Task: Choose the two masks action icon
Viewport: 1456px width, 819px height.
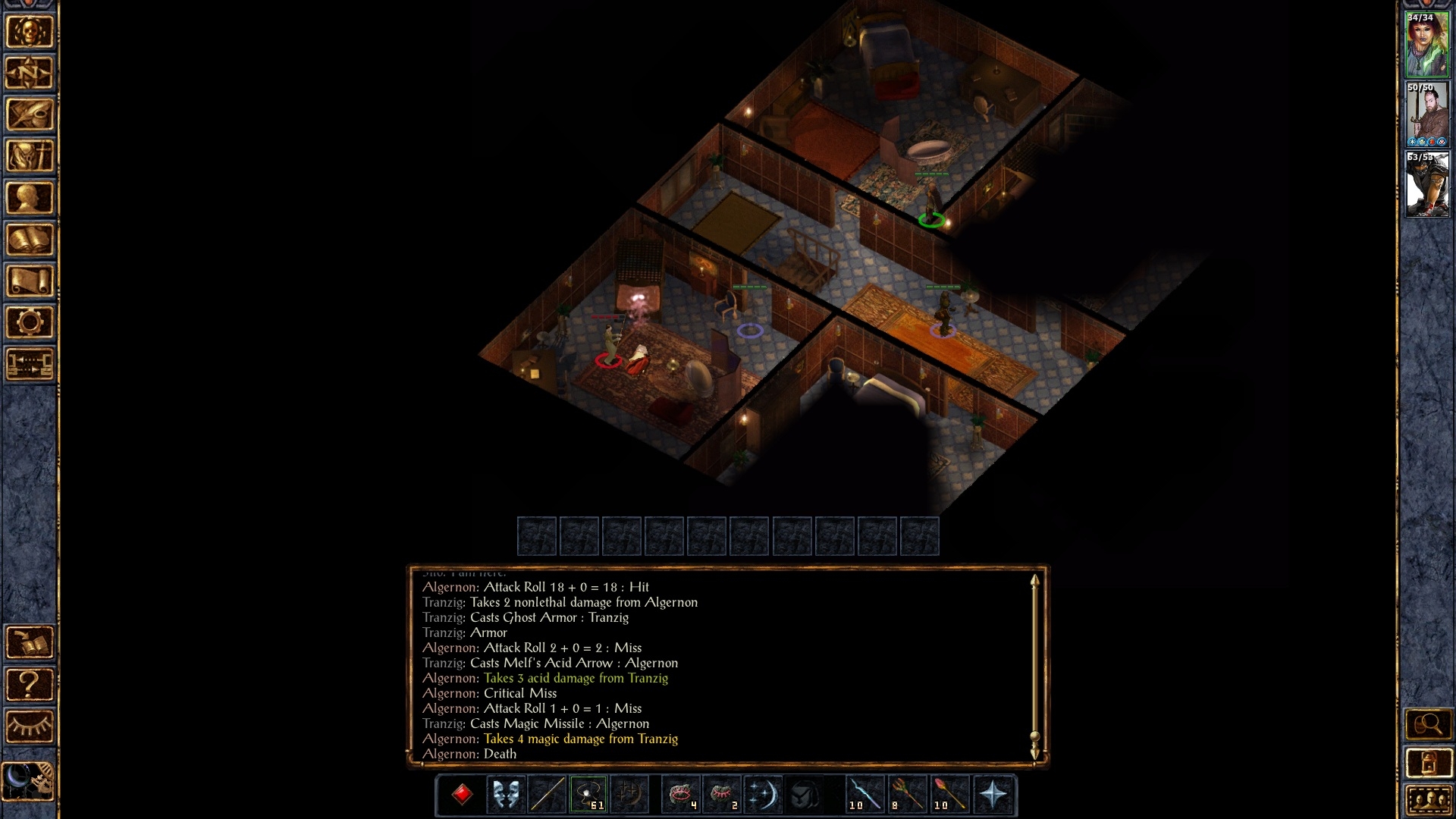Action: coord(506,795)
